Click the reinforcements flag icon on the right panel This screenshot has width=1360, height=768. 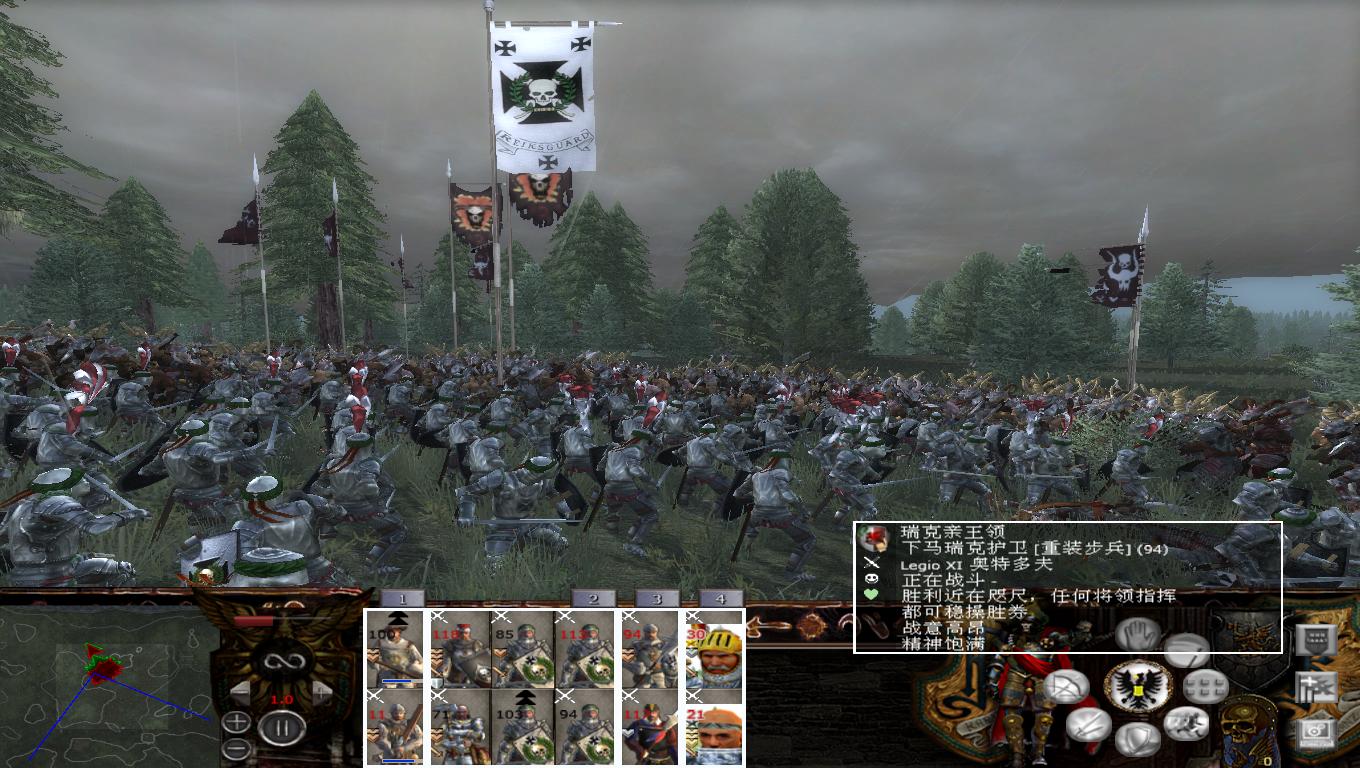[1315, 688]
